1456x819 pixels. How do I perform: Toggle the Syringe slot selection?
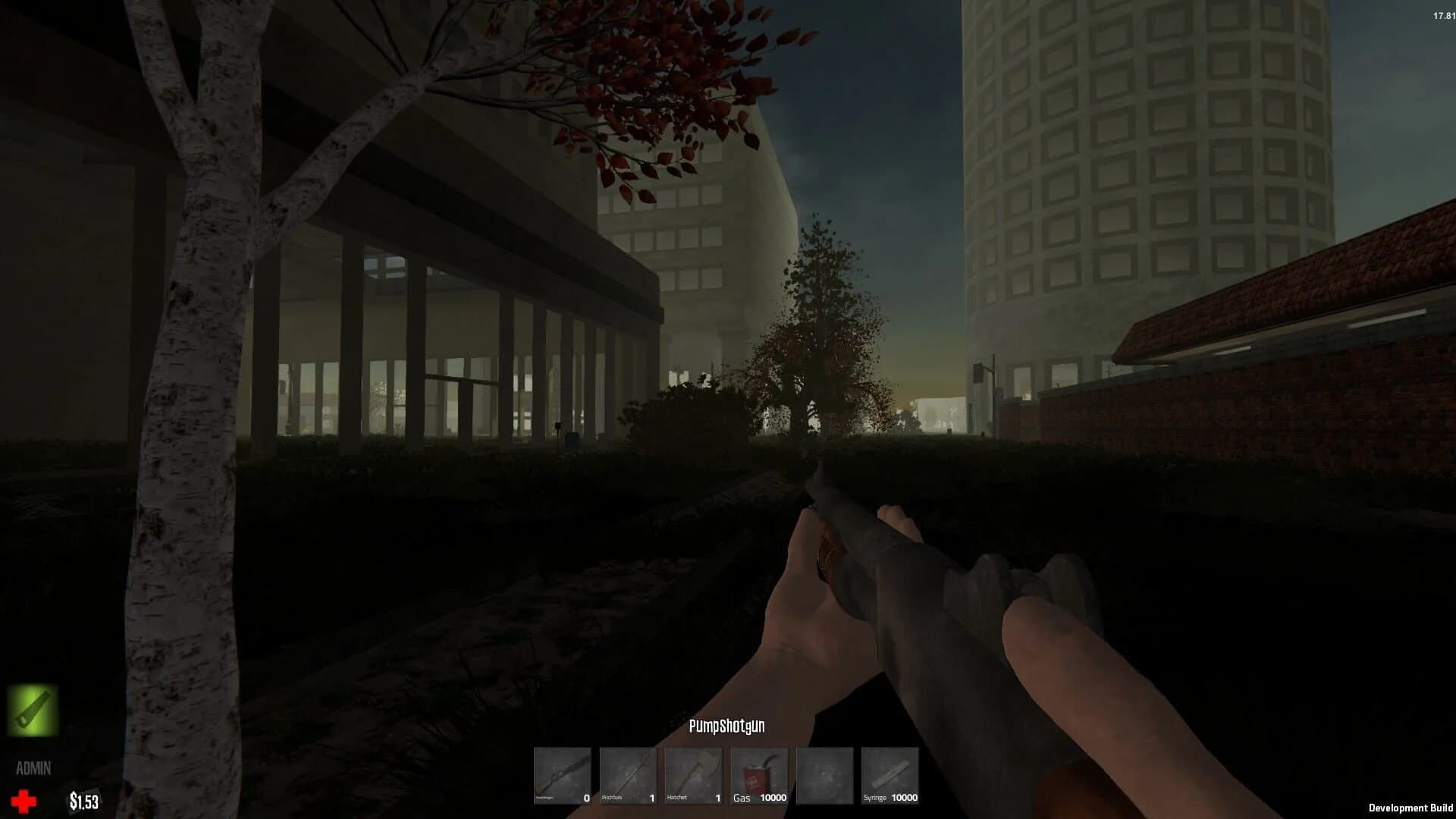pyautogui.click(x=887, y=772)
